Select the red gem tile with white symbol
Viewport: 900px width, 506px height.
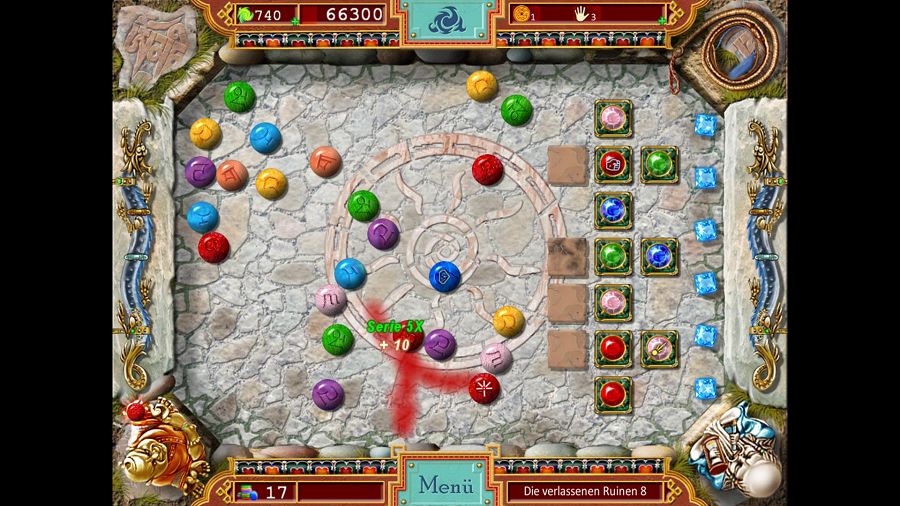coord(613,164)
